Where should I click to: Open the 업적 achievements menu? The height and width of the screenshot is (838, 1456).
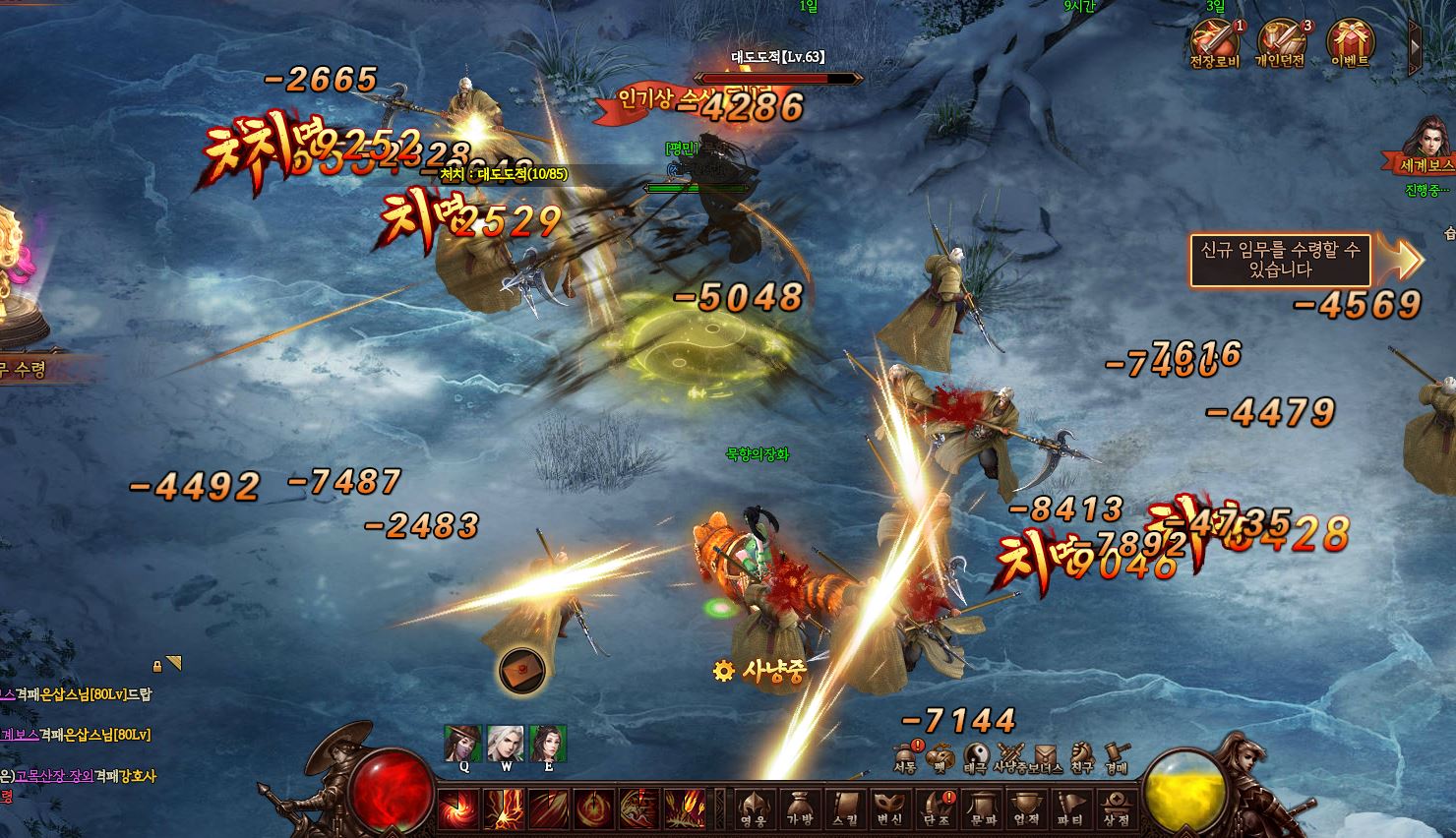pyautogui.click(x=1026, y=808)
